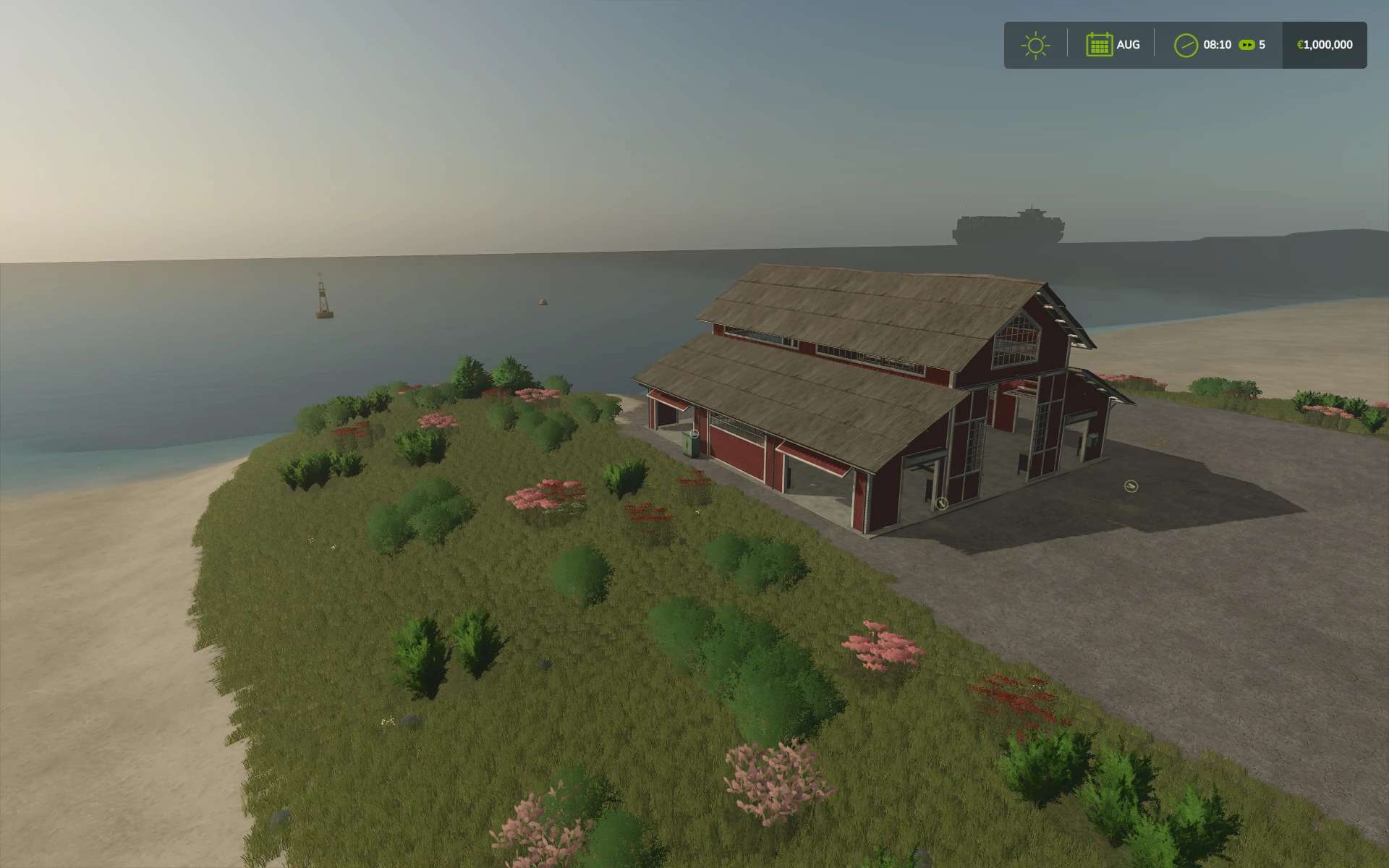This screenshot has height=868, width=1389.
Task: Click the sunny weather forecast icon
Action: (1035, 45)
